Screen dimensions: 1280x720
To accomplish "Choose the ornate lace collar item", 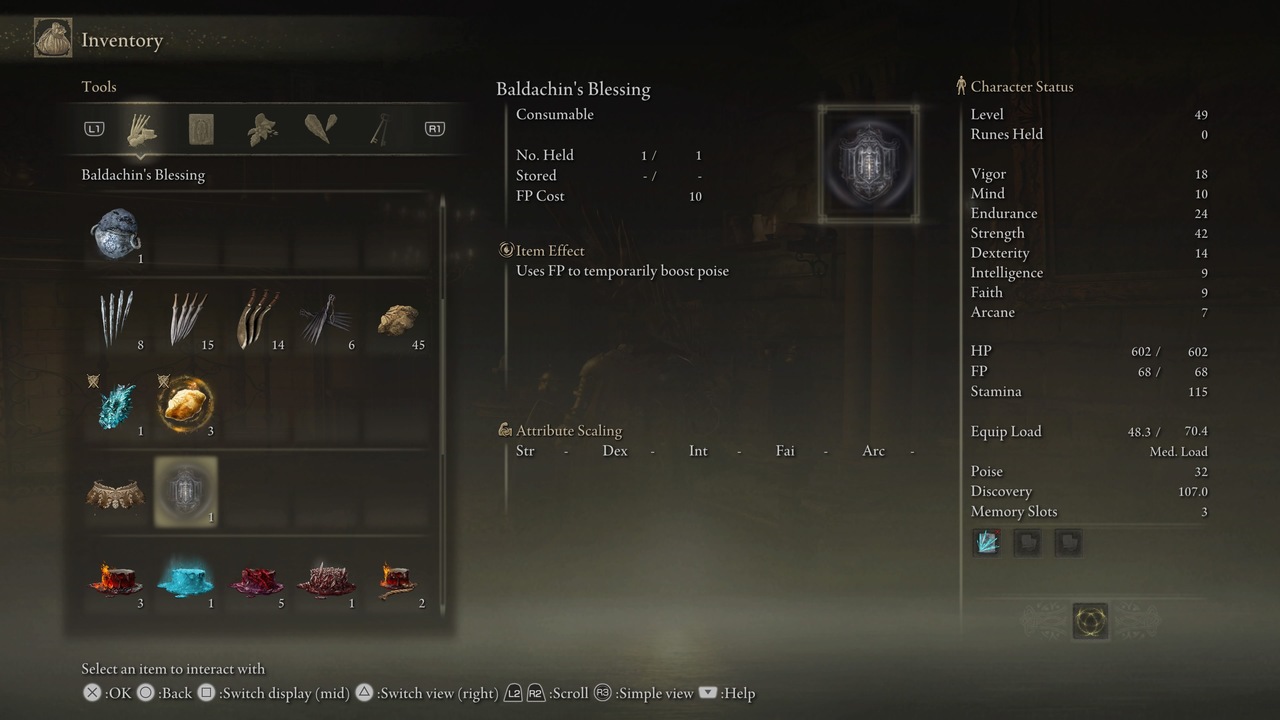I will [115, 493].
